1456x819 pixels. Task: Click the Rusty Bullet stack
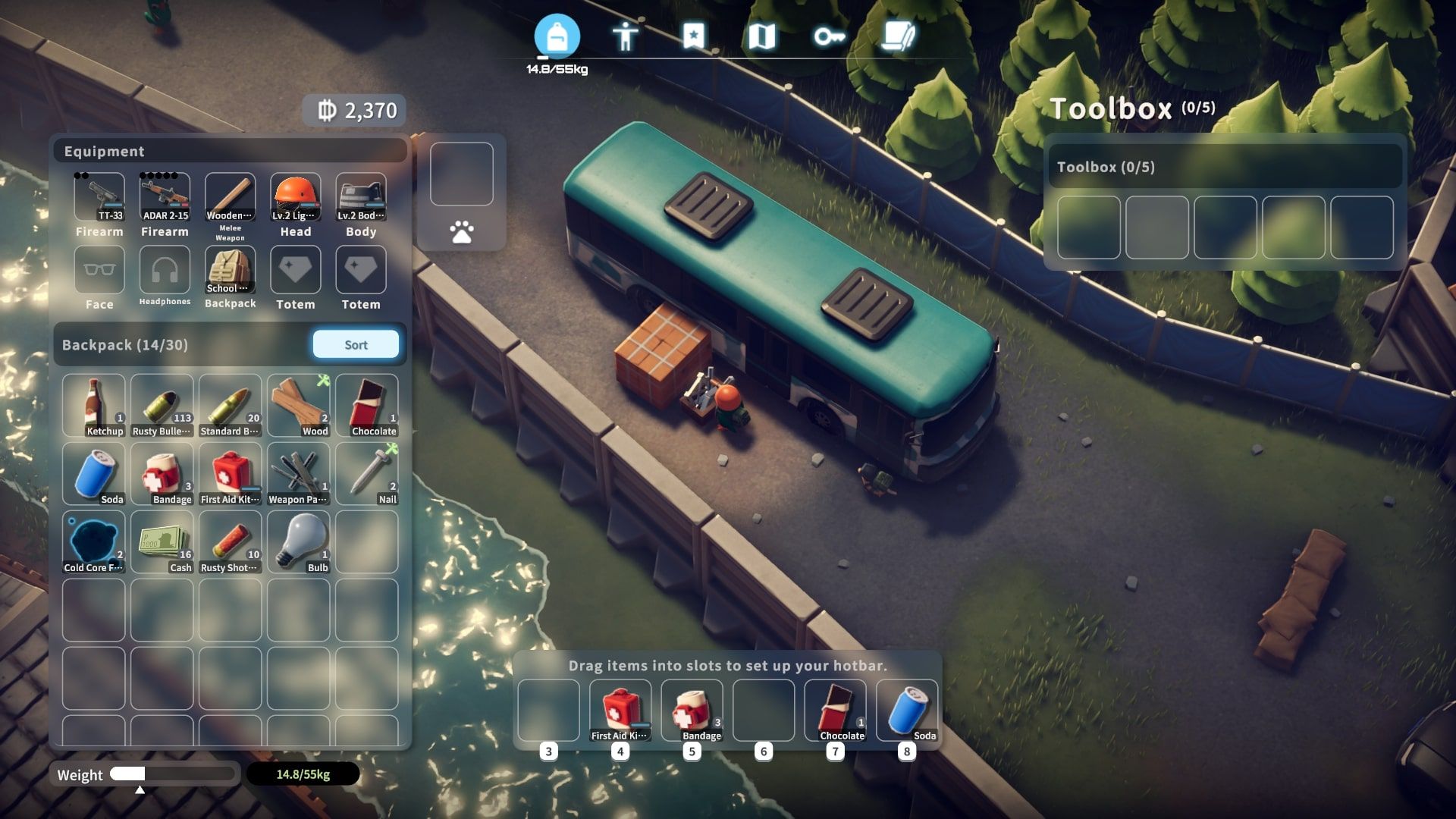click(162, 406)
